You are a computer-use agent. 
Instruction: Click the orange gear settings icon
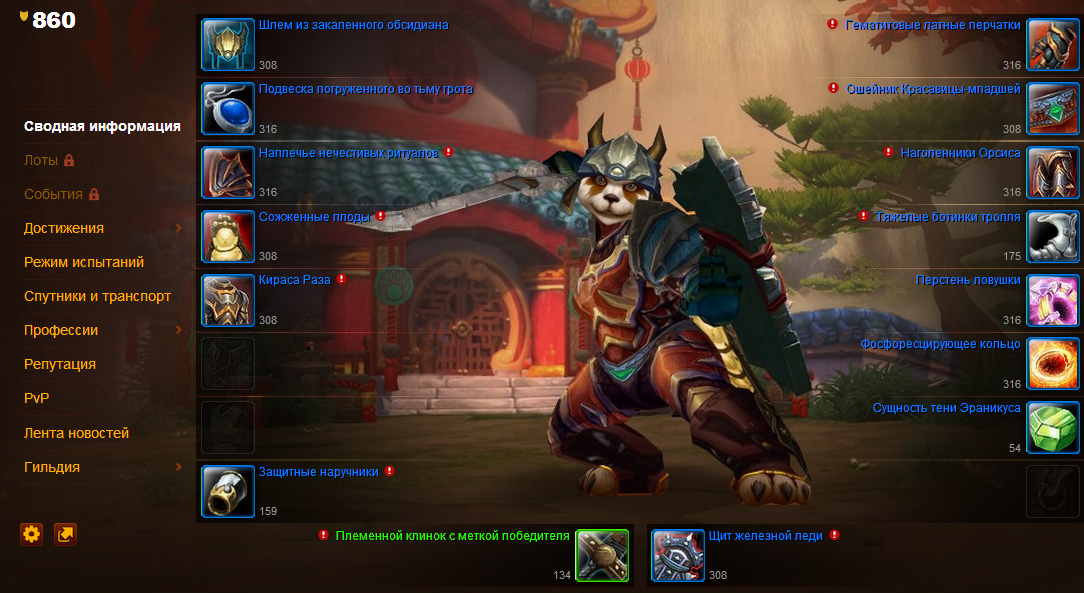point(32,534)
